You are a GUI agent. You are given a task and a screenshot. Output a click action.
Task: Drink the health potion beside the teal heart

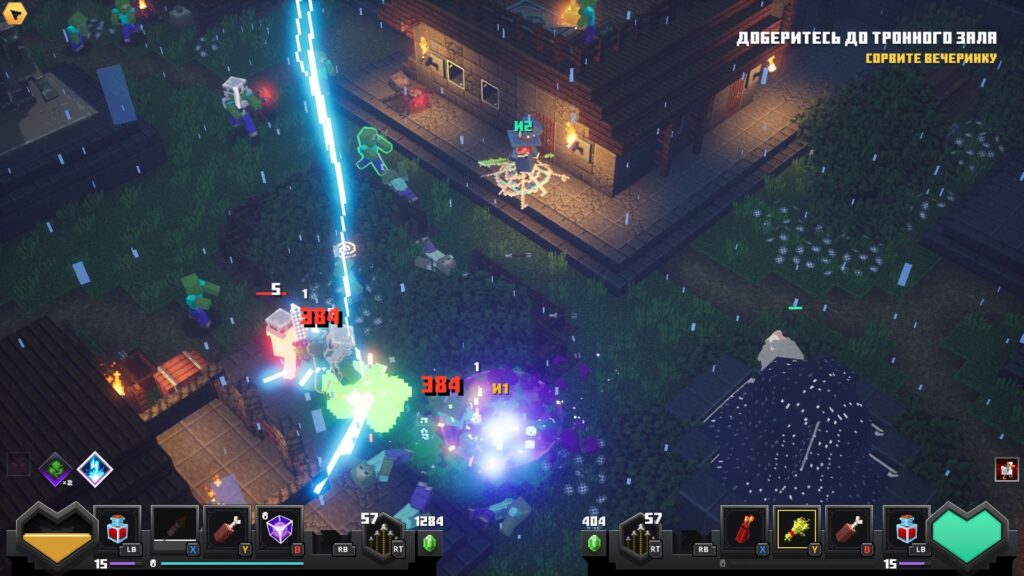tap(906, 527)
